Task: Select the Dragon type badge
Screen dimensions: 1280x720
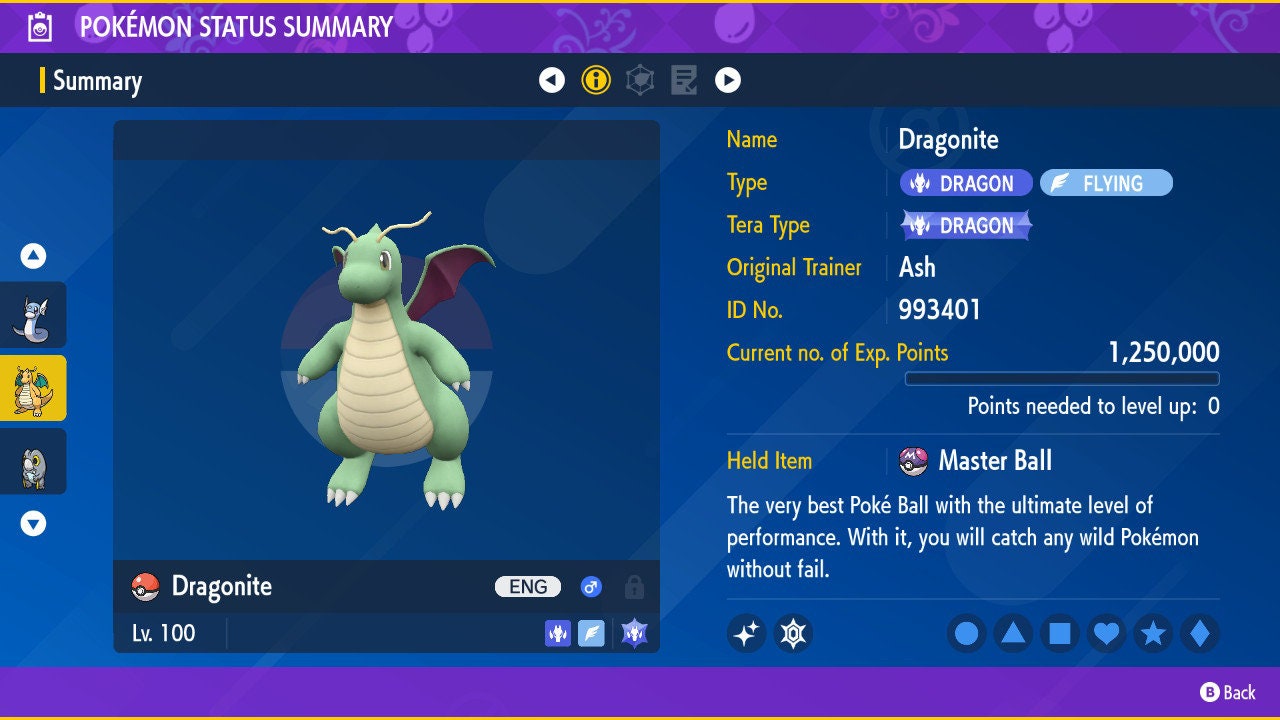Action: tap(965, 182)
